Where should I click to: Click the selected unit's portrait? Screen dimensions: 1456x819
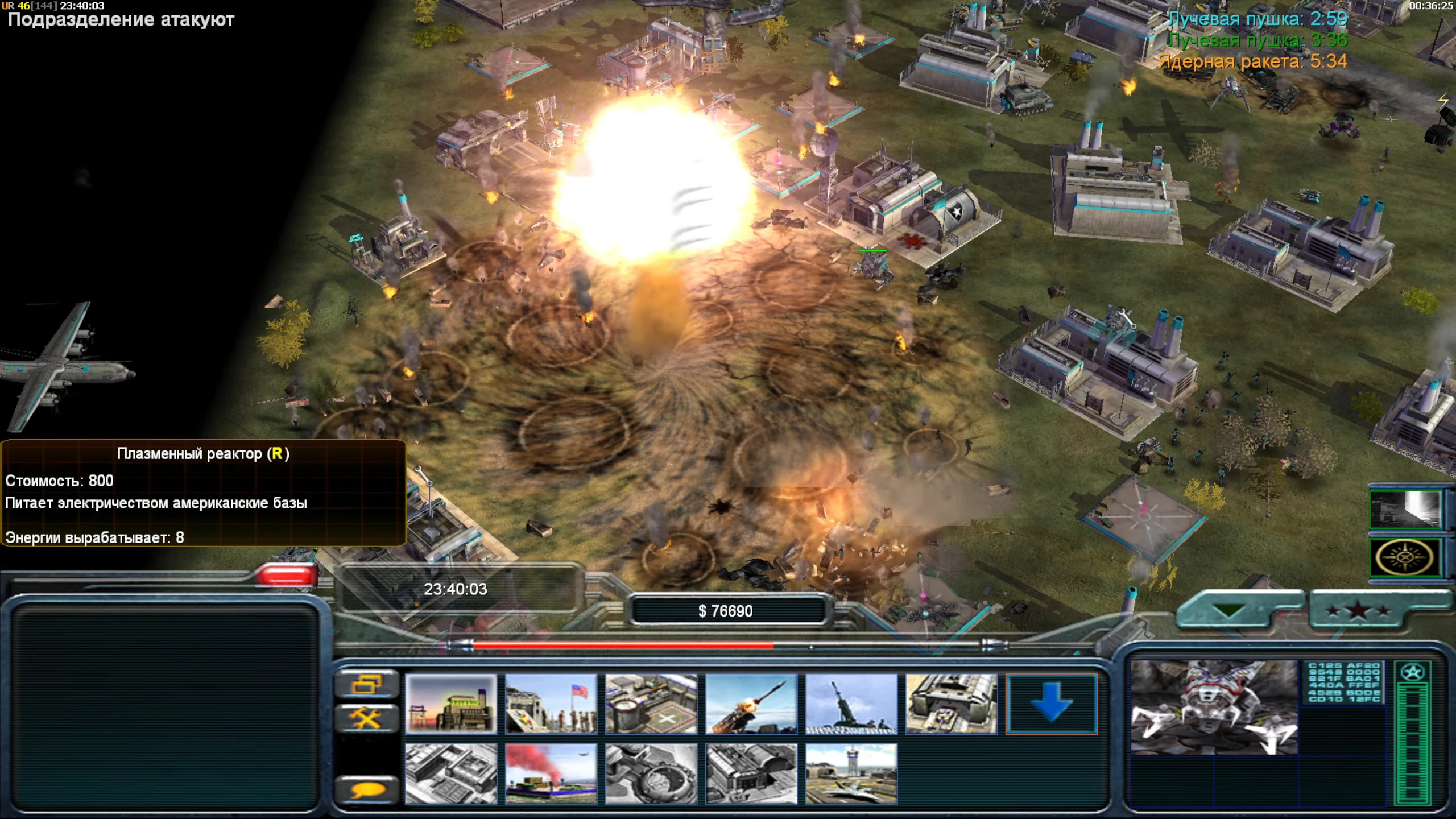[1214, 708]
